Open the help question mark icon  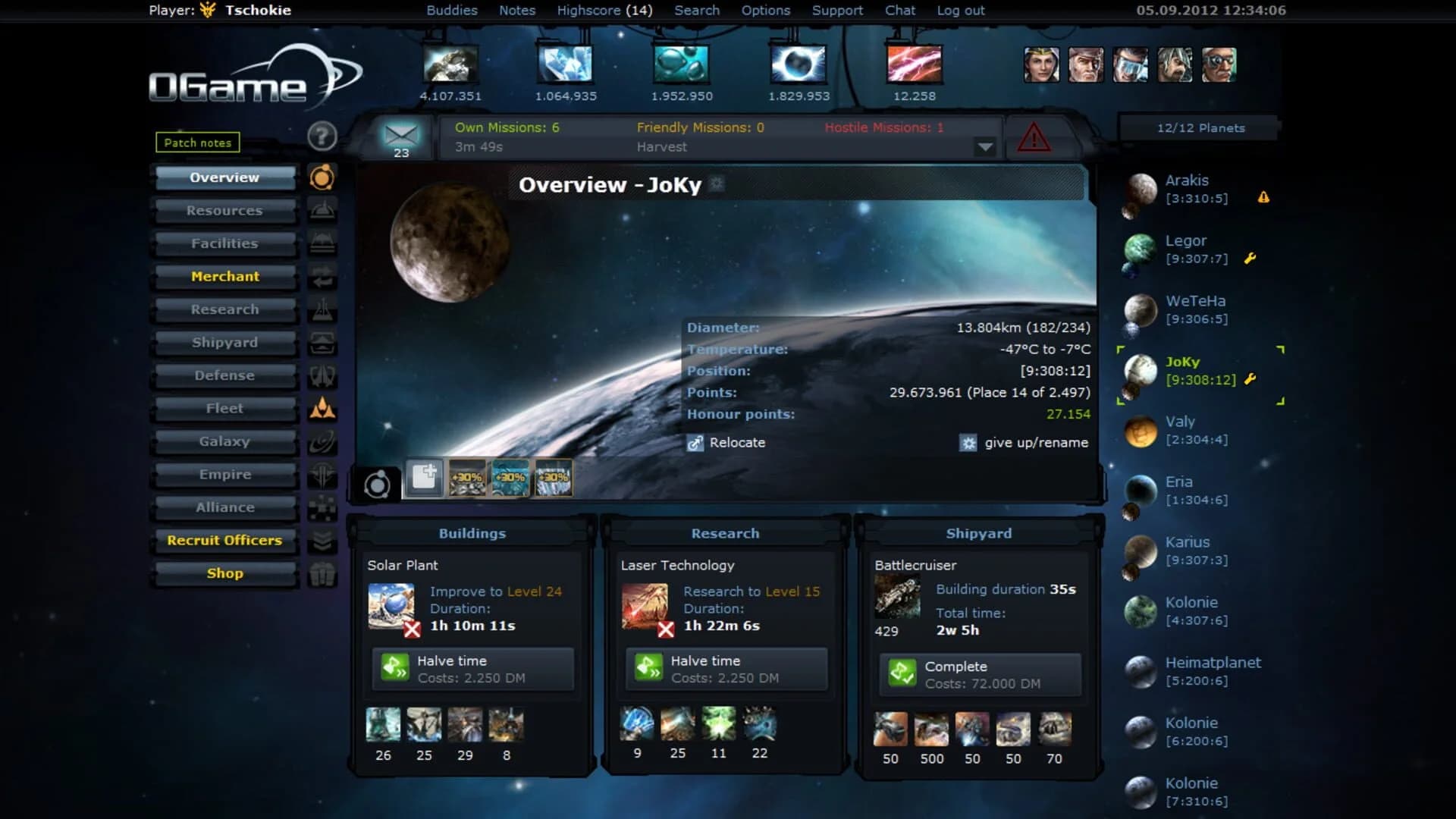pos(324,137)
